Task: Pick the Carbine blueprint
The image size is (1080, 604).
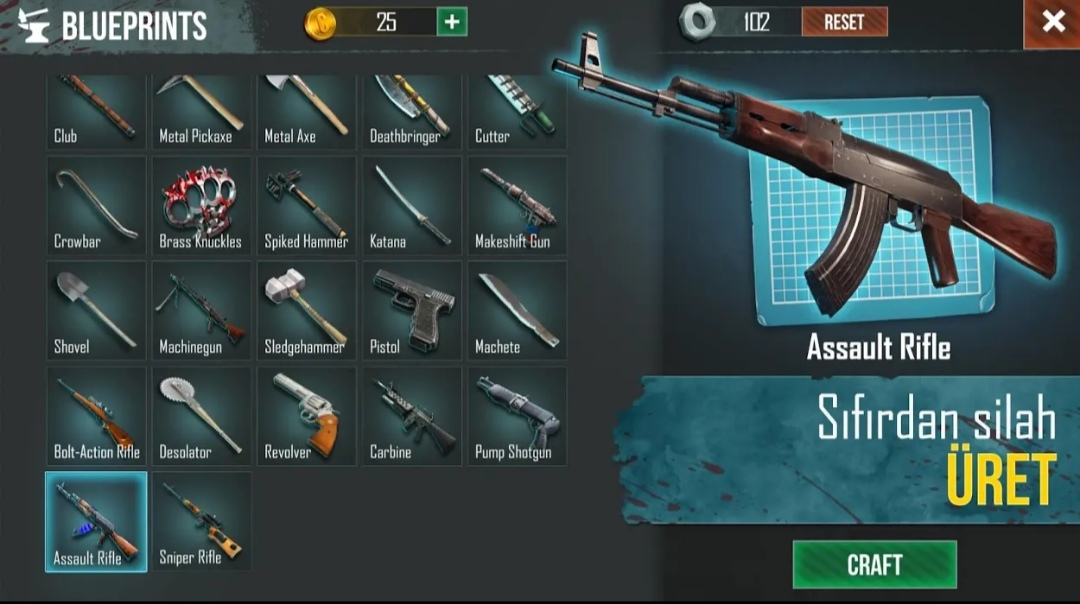Action: pyautogui.click(x=411, y=415)
